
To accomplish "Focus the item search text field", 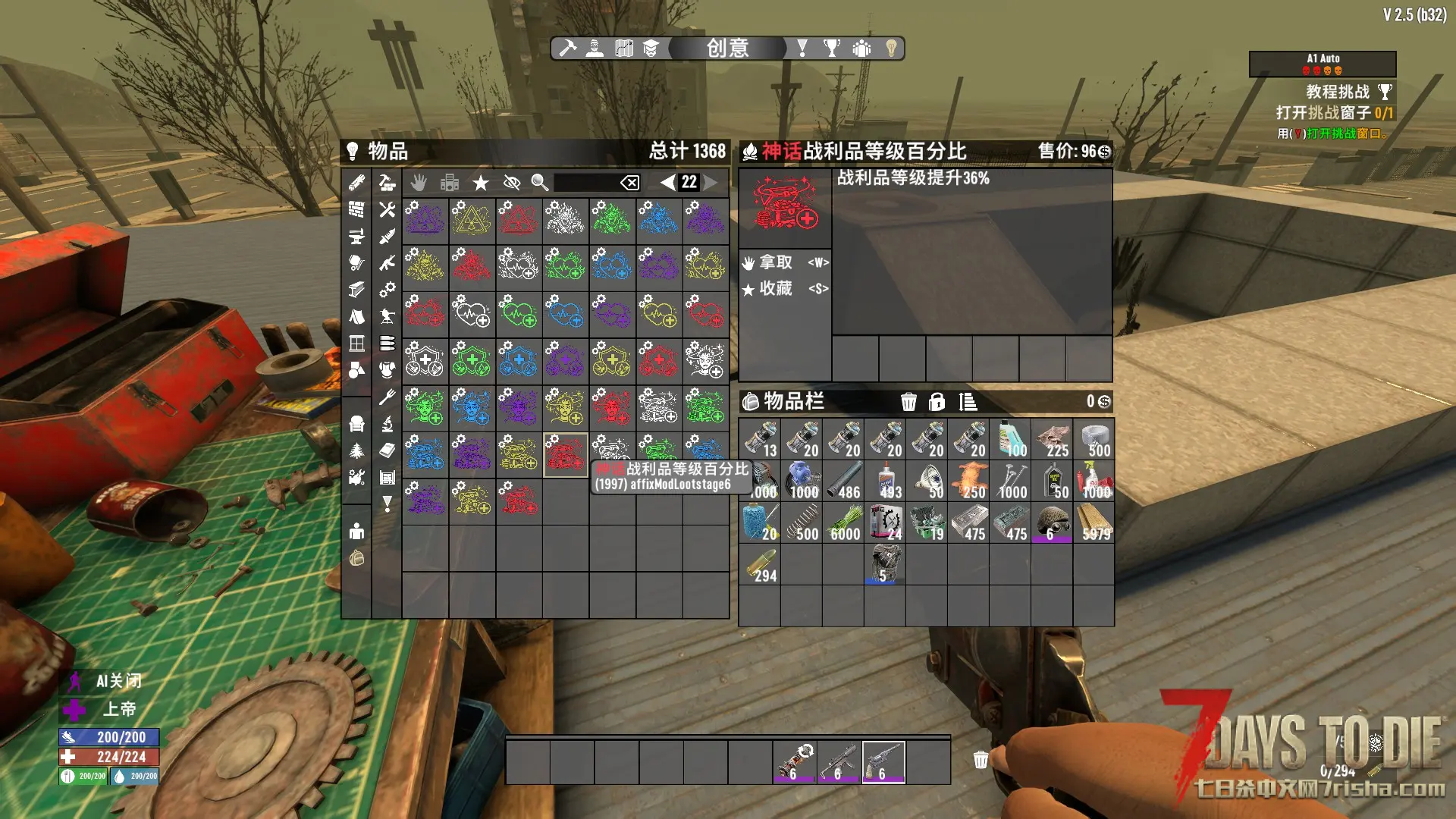I will [585, 182].
